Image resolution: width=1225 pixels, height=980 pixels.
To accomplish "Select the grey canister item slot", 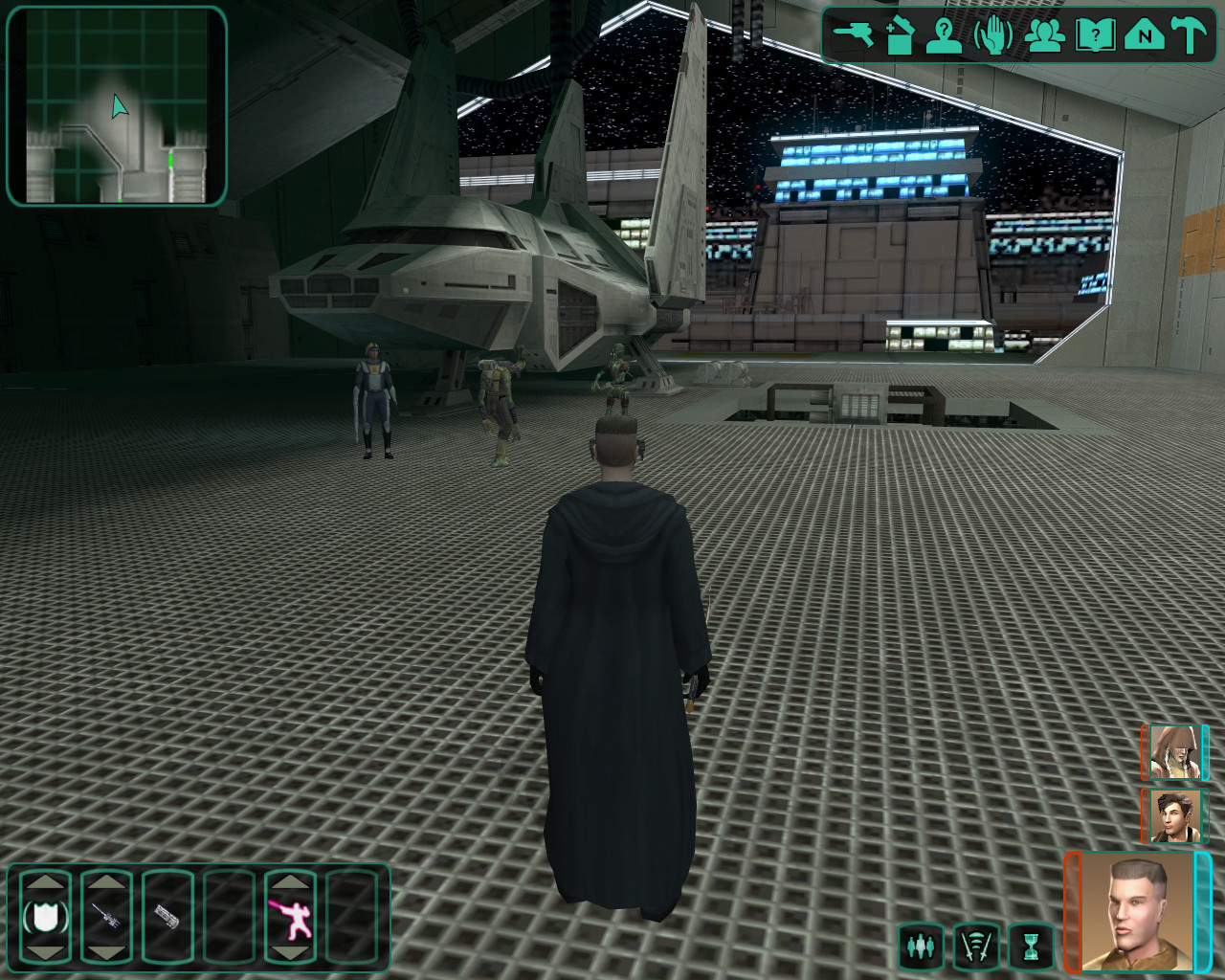I will click(x=167, y=919).
